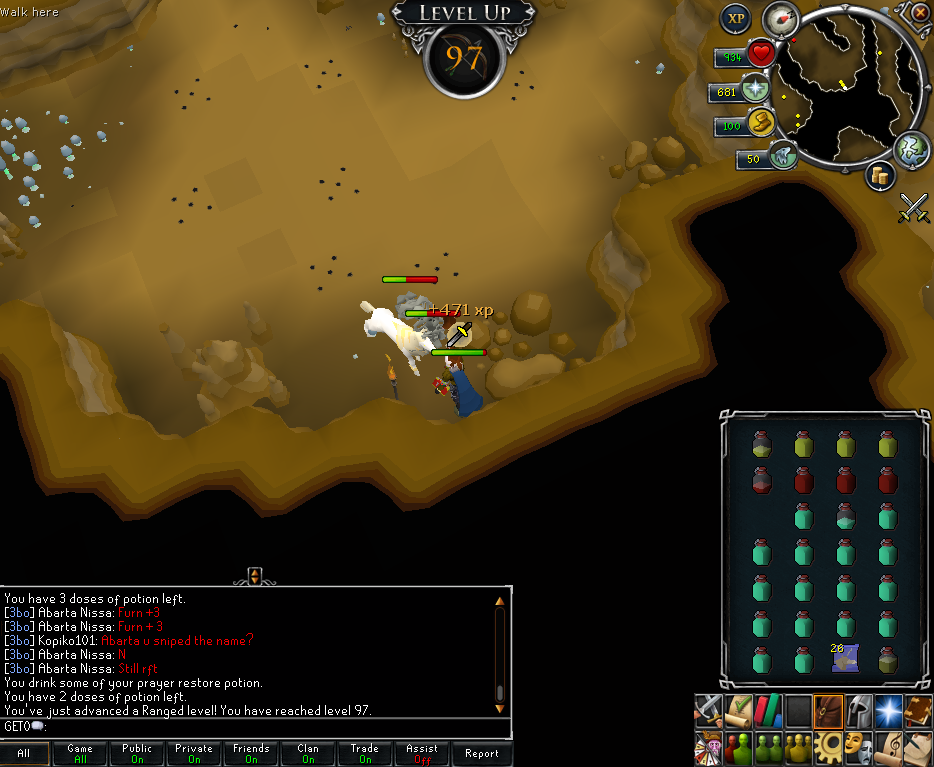Click the Report button

[481, 754]
